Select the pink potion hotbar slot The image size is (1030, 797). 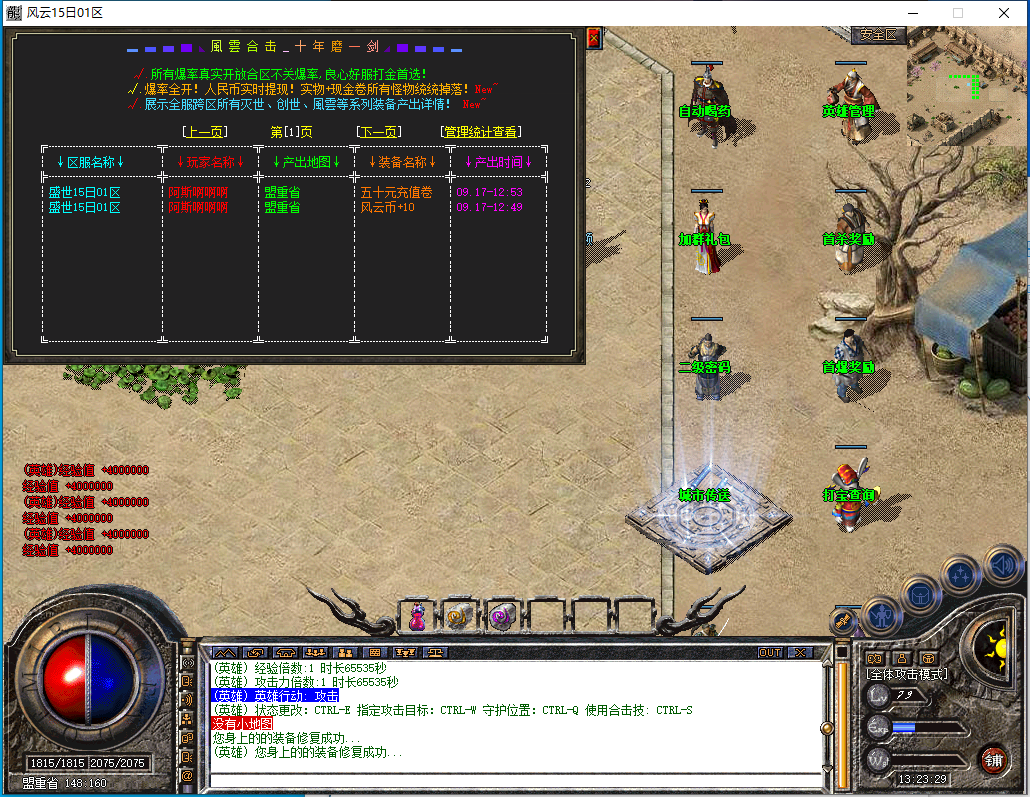(418, 618)
